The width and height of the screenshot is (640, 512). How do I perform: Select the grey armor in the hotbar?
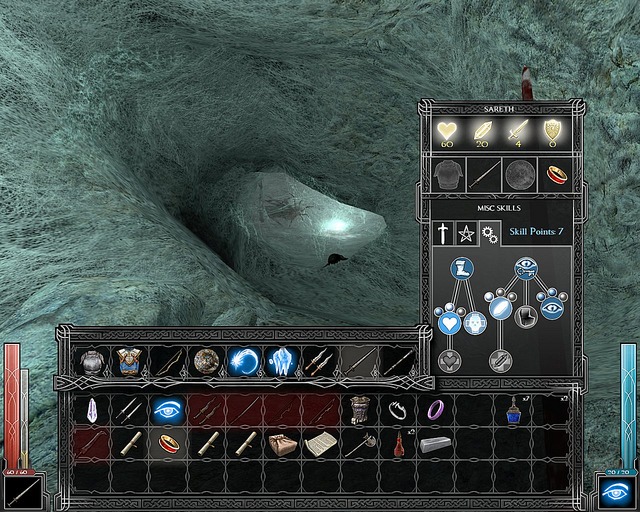click(92, 361)
